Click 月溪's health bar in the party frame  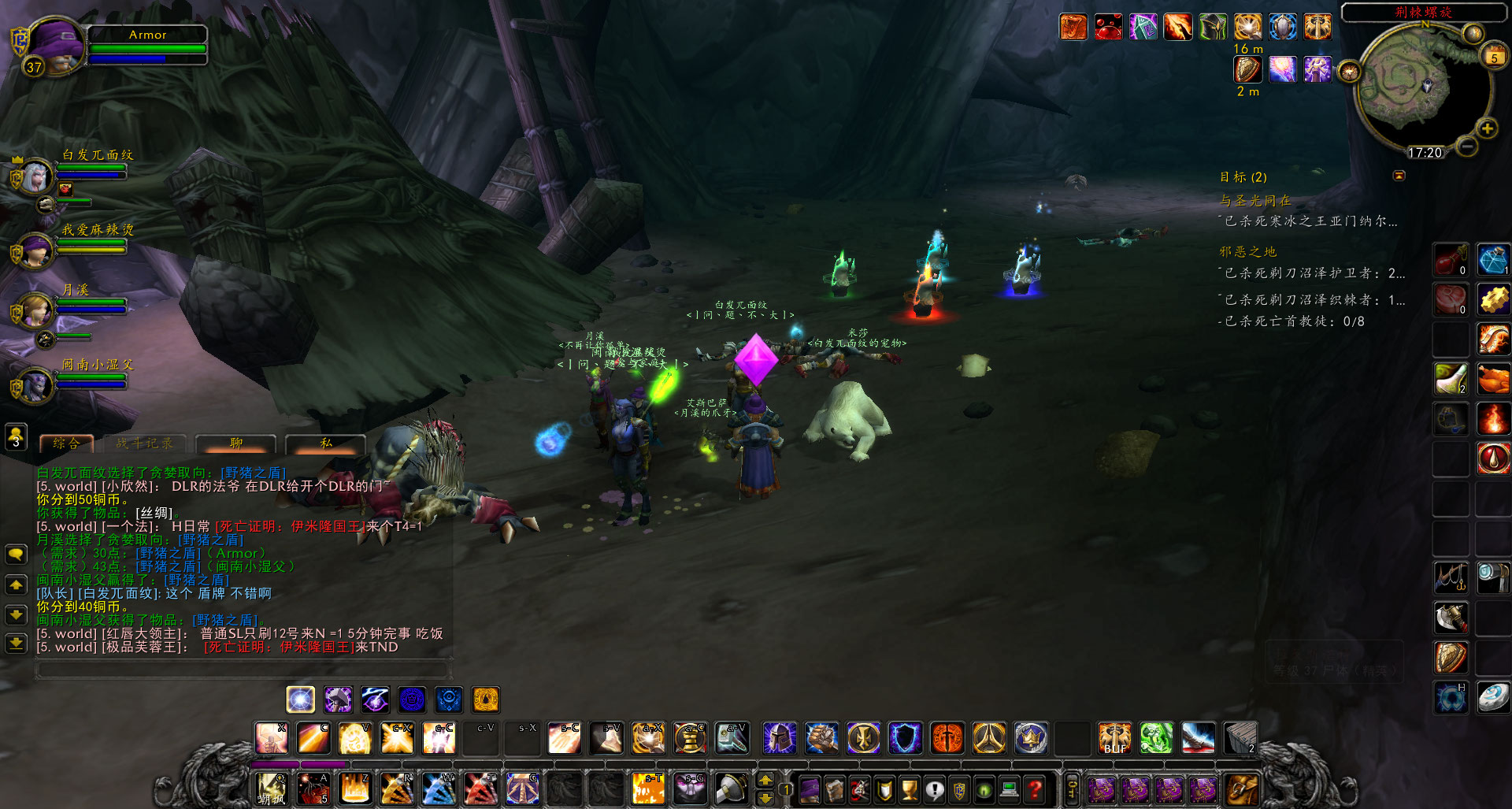tap(92, 301)
